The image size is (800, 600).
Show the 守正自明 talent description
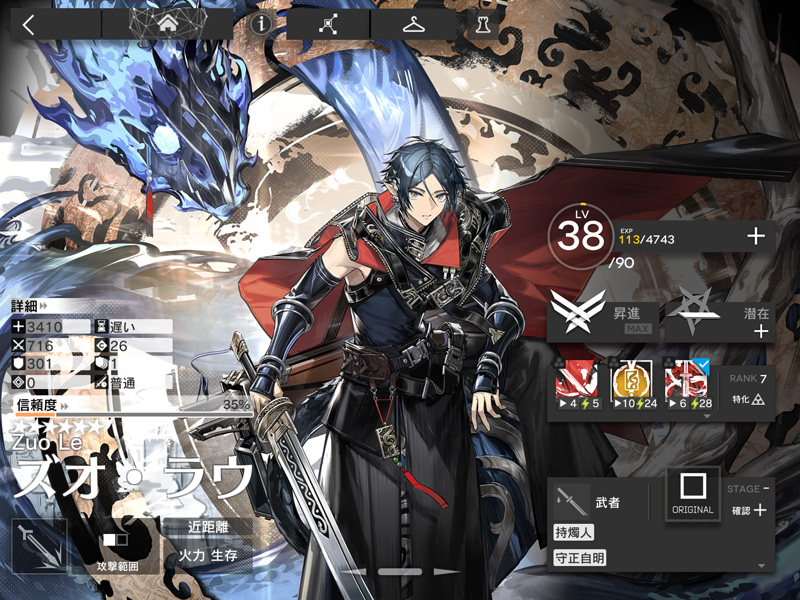(x=580, y=558)
